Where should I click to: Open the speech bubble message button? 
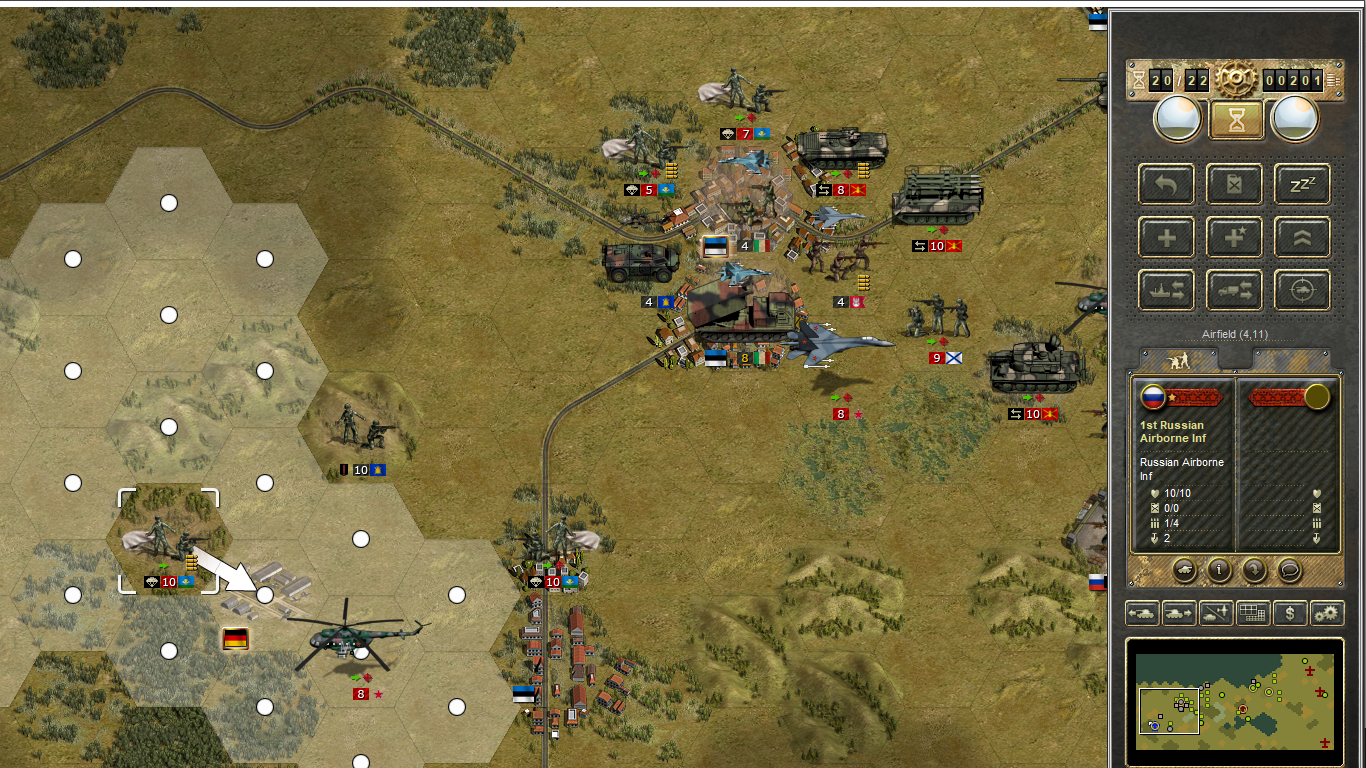[1290, 570]
